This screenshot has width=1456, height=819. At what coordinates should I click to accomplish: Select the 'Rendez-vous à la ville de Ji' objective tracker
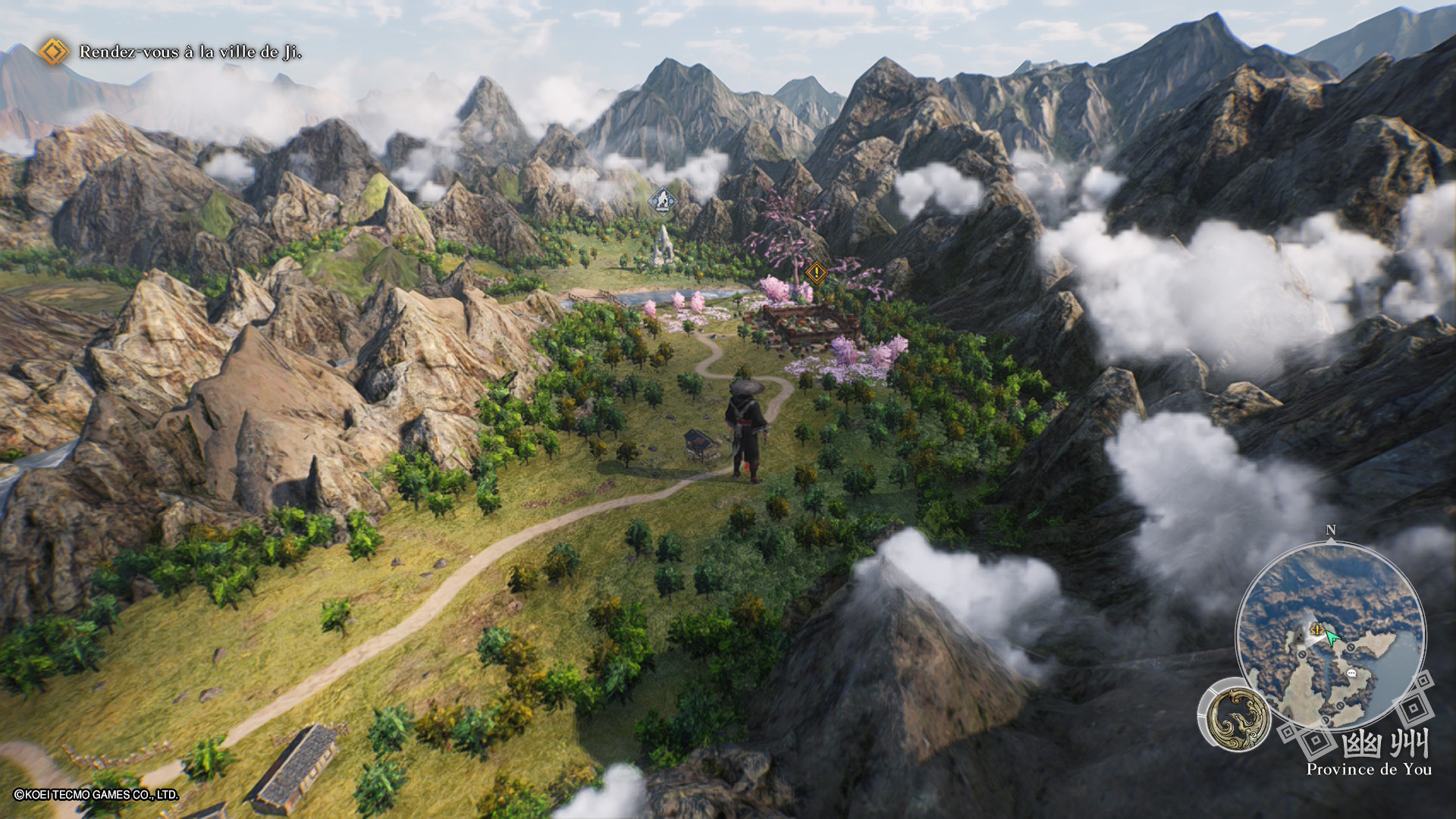[x=190, y=52]
